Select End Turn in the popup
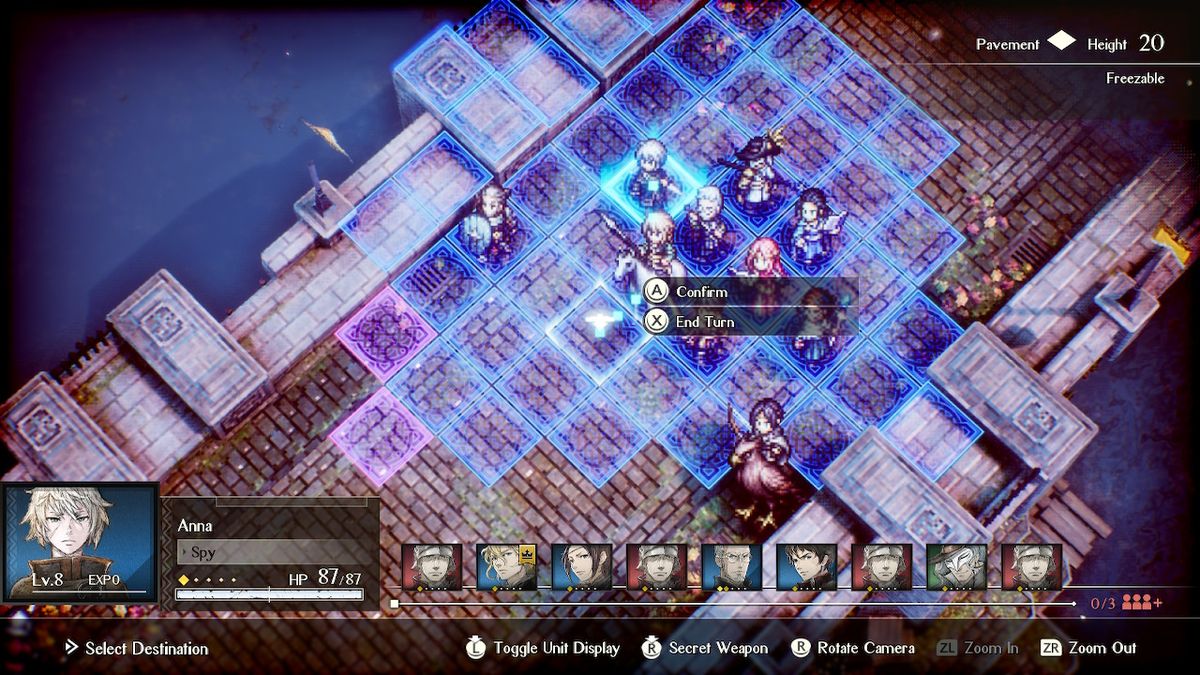Image resolution: width=1200 pixels, height=675 pixels. (x=704, y=322)
